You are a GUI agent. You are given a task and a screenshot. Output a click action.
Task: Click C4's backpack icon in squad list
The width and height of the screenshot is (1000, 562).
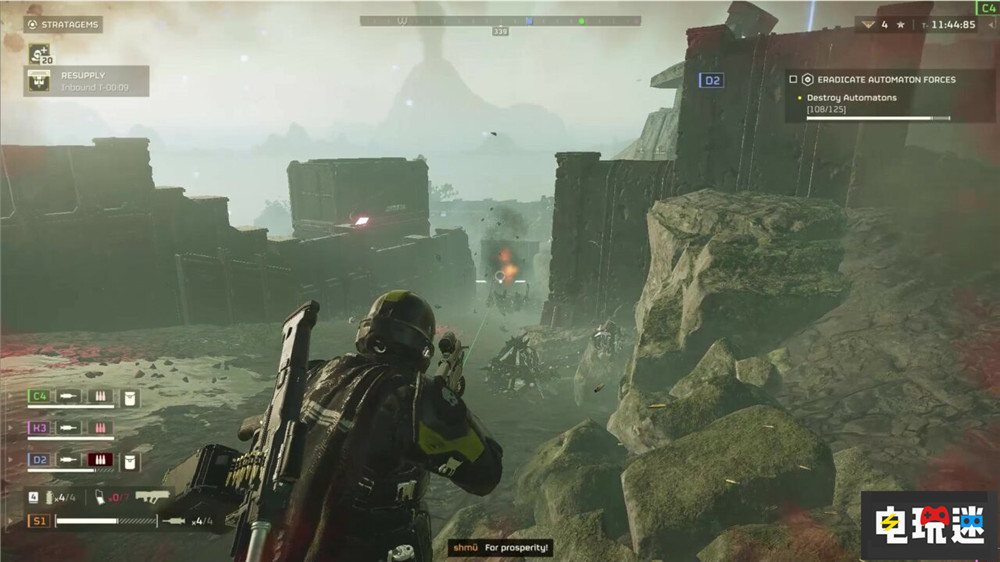pos(130,398)
